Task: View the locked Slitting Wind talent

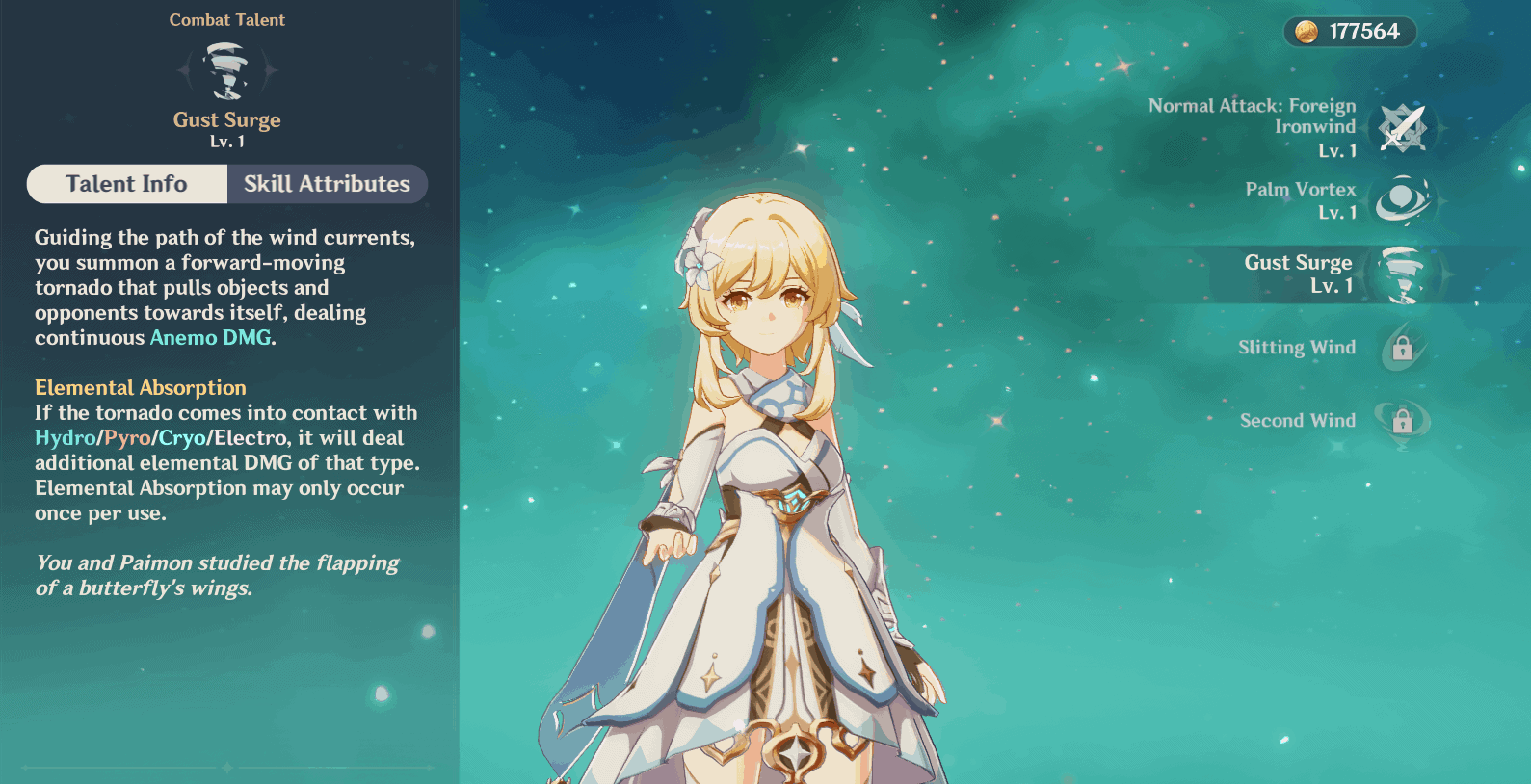Action: 1402,348
